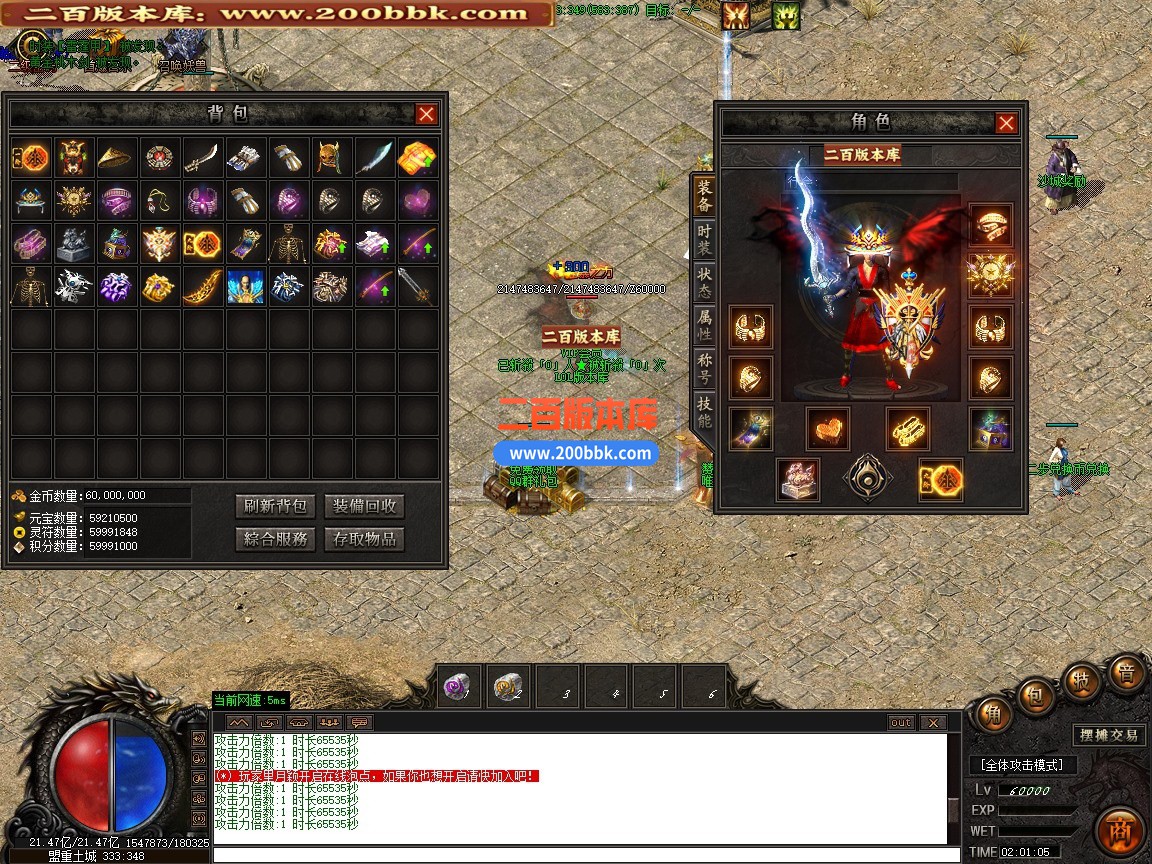Image resolution: width=1152 pixels, height=864 pixels.
Task: Open the 属性 attributes tab
Action: [705, 324]
